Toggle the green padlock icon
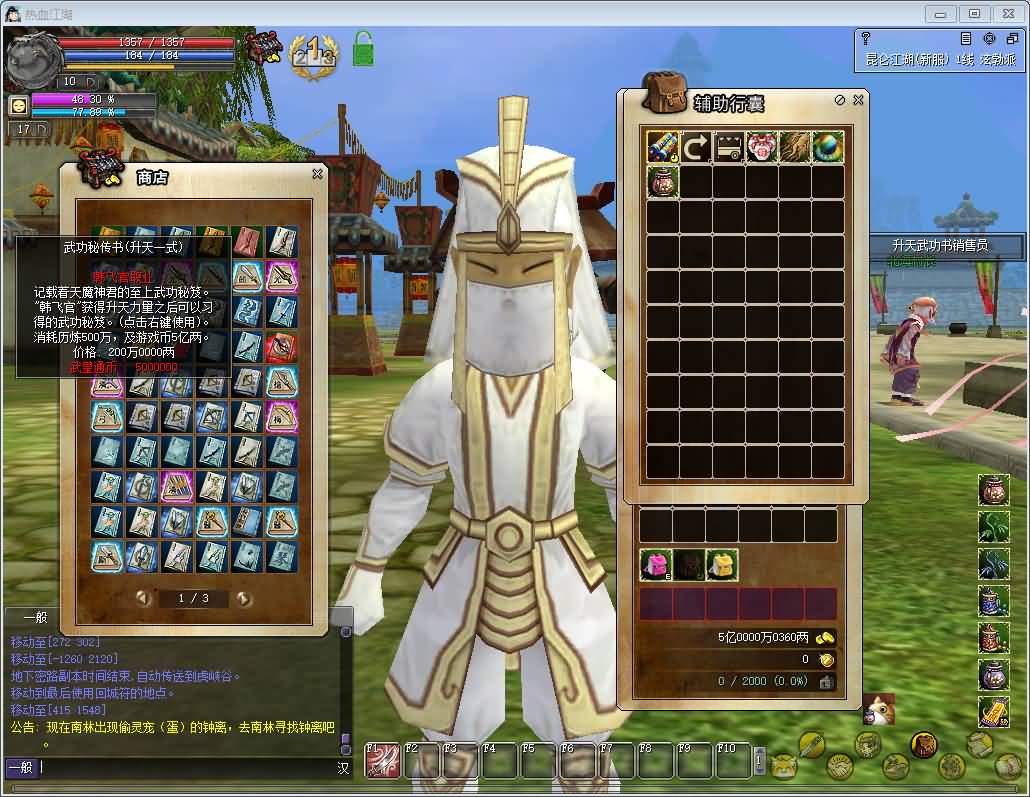This screenshot has width=1030, height=797. coord(363,50)
